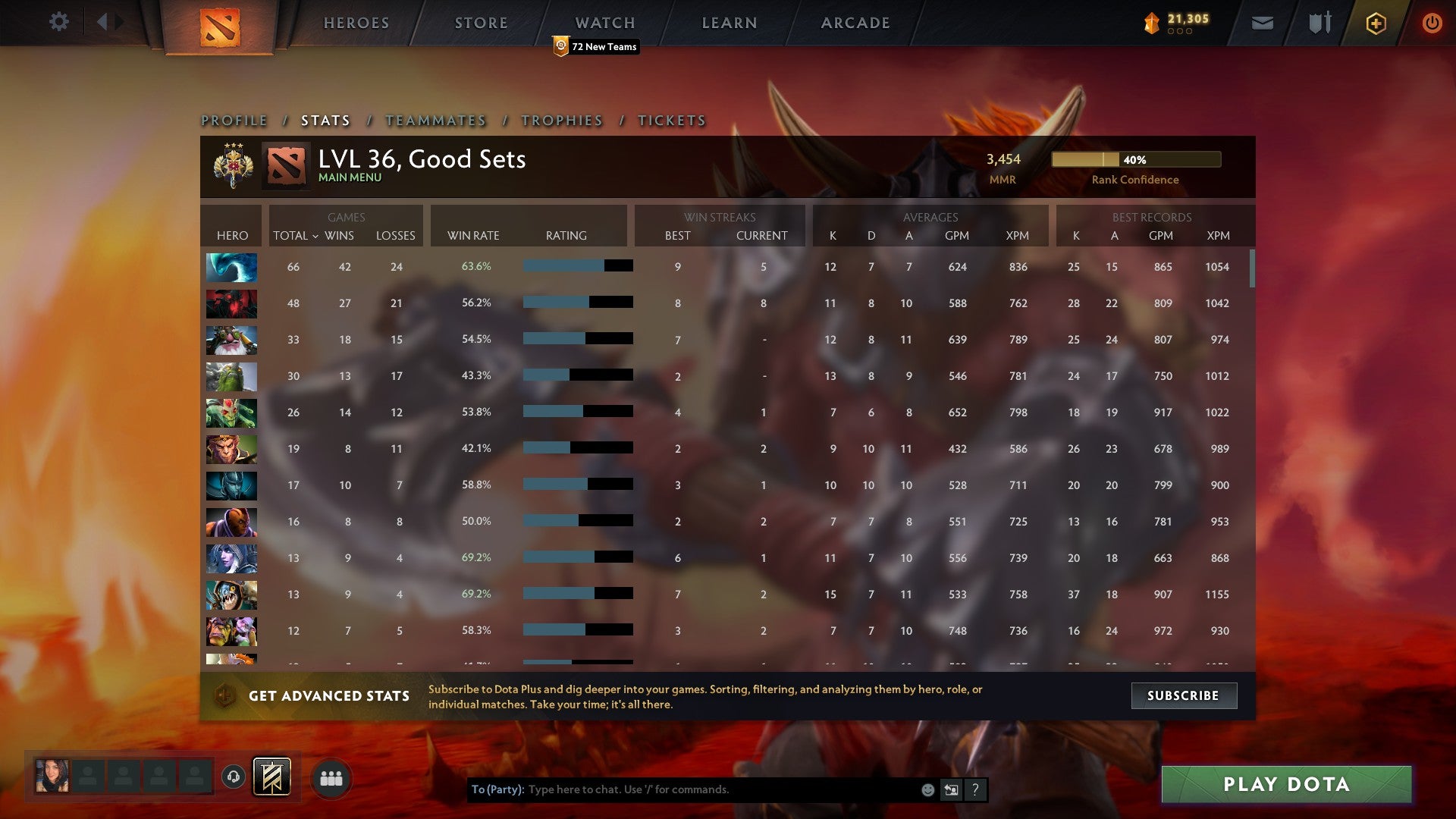Image resolution: width=1456 pixels, height=819 pixels.
Task: Open the mailbox envelope icon
Action: (x=1262, y=23)
